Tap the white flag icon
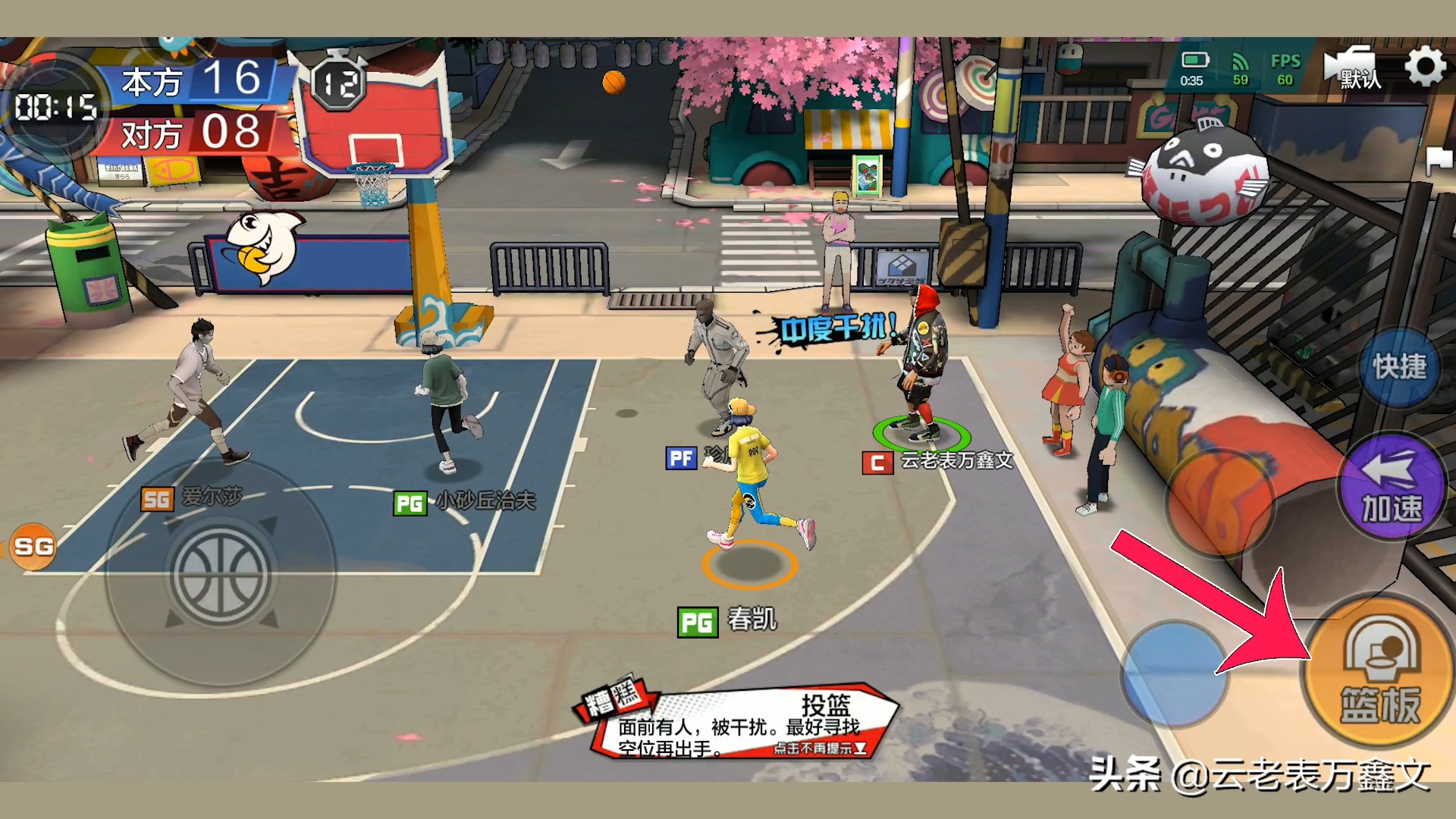This screenshot has height=819, width=1456. point(1438,160)
